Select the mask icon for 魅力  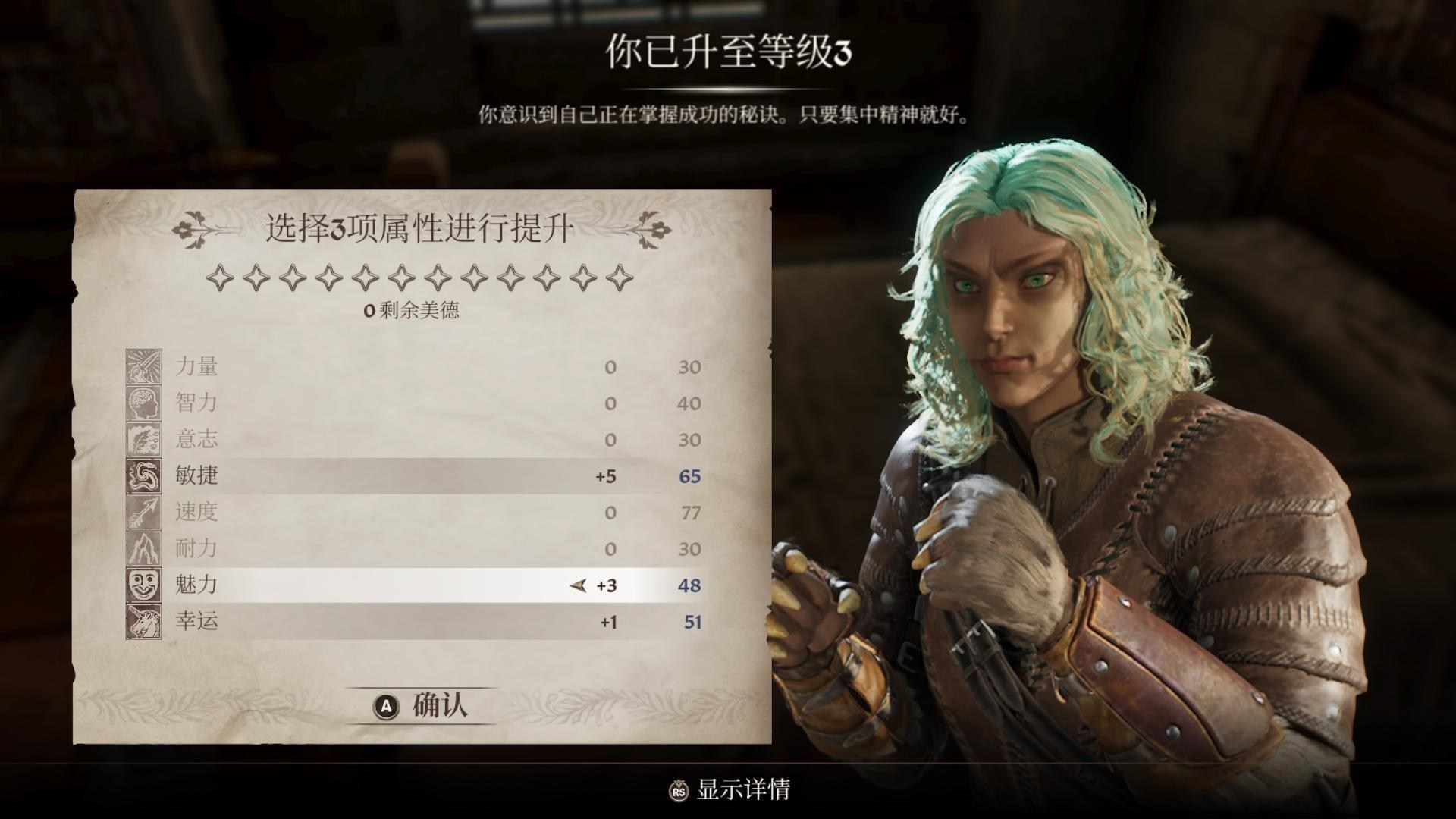[x=146, y=585]
